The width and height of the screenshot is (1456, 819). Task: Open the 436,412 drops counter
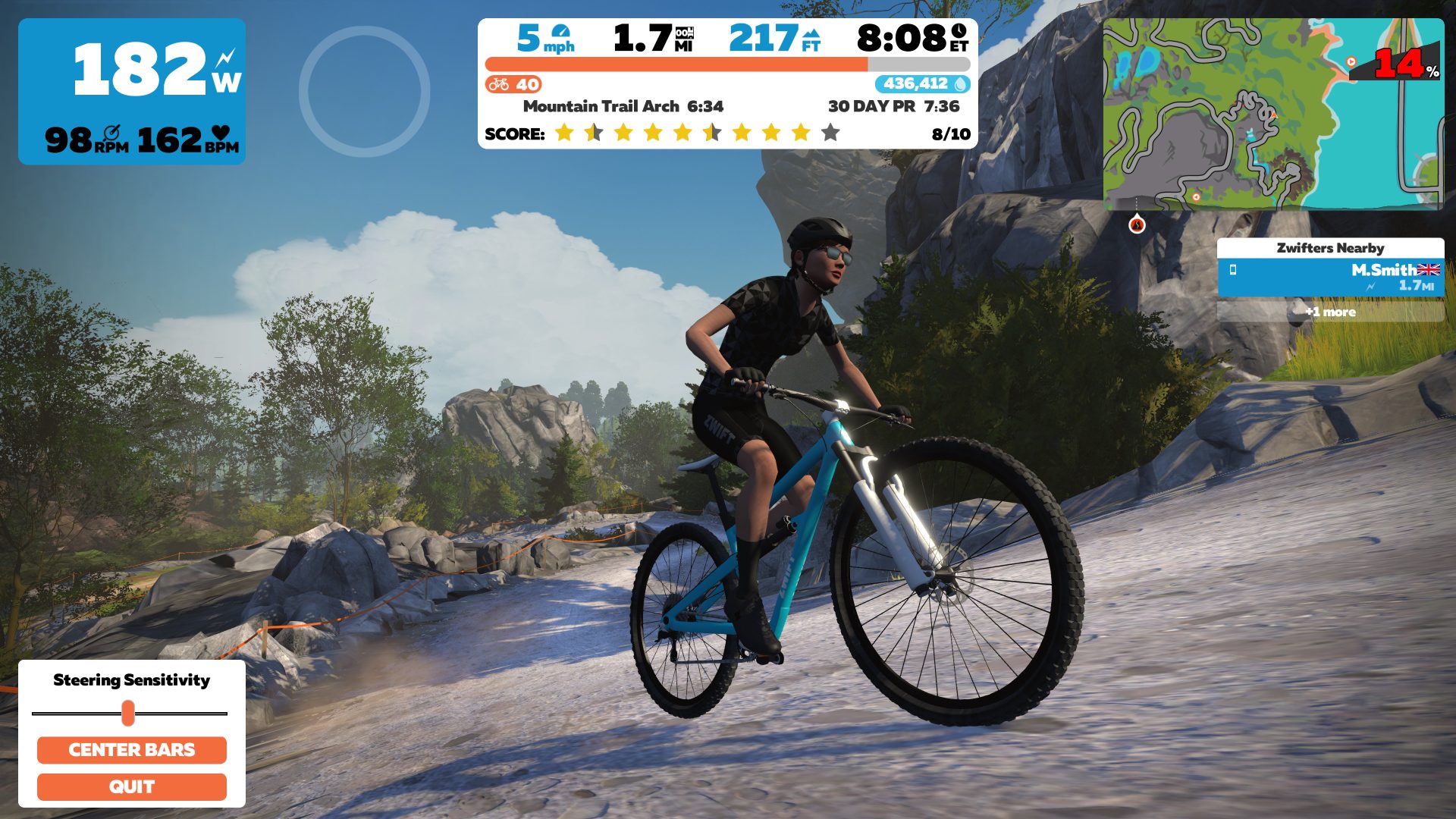click(922, 84)
